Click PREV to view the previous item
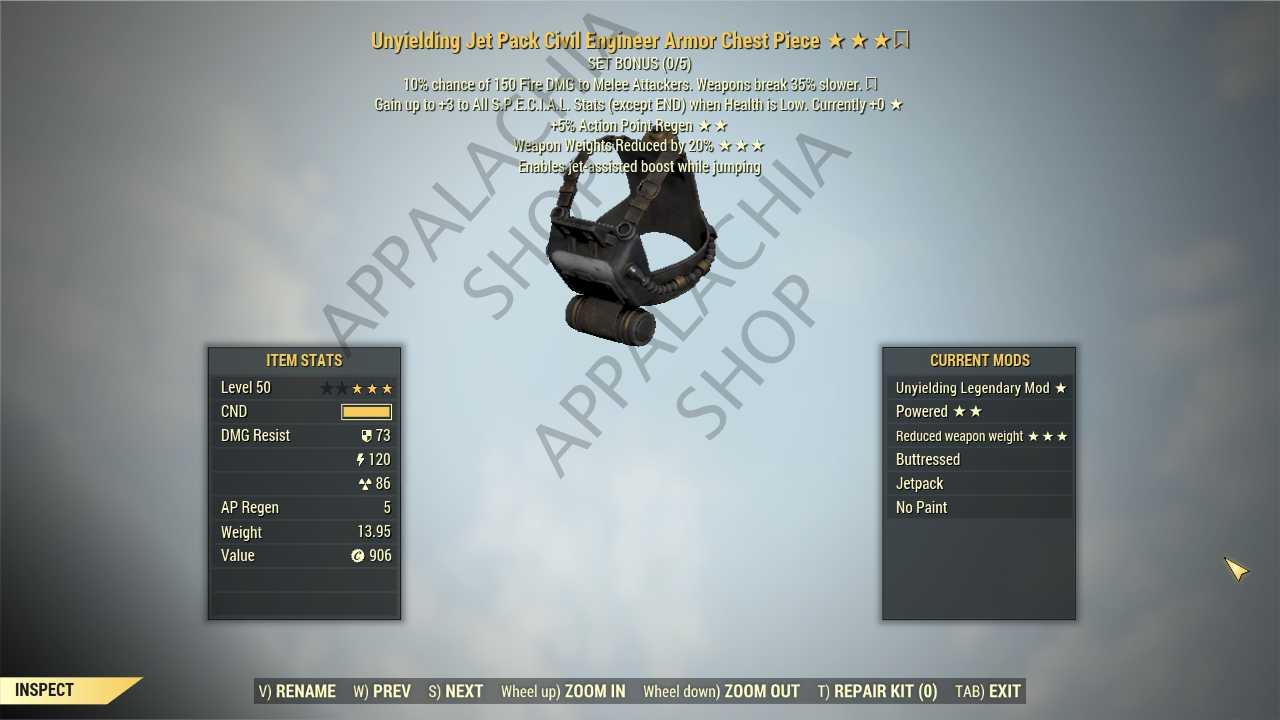The image size is (1280, 720). [x=381, y=691]
